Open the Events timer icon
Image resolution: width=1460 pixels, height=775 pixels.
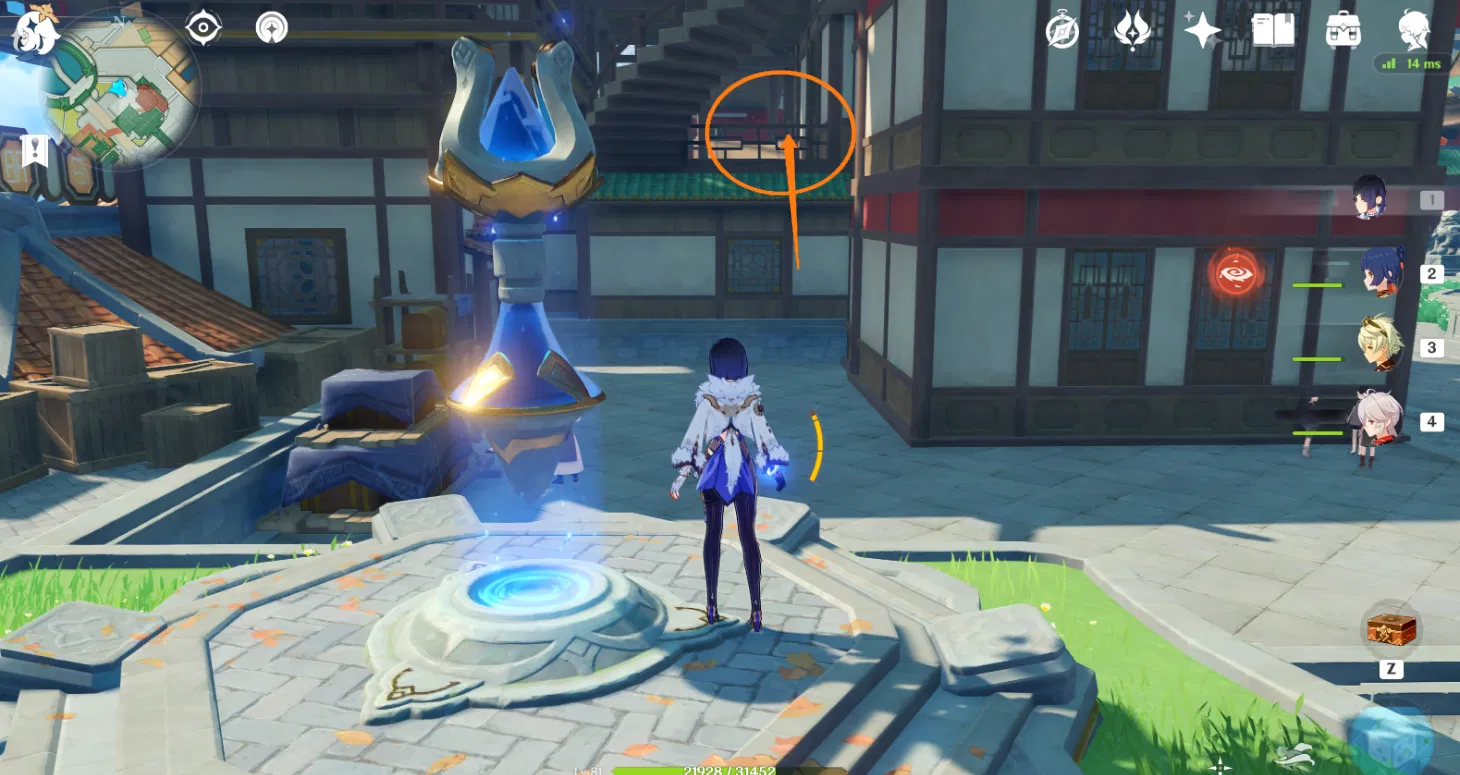click(x=1060, y=32)
